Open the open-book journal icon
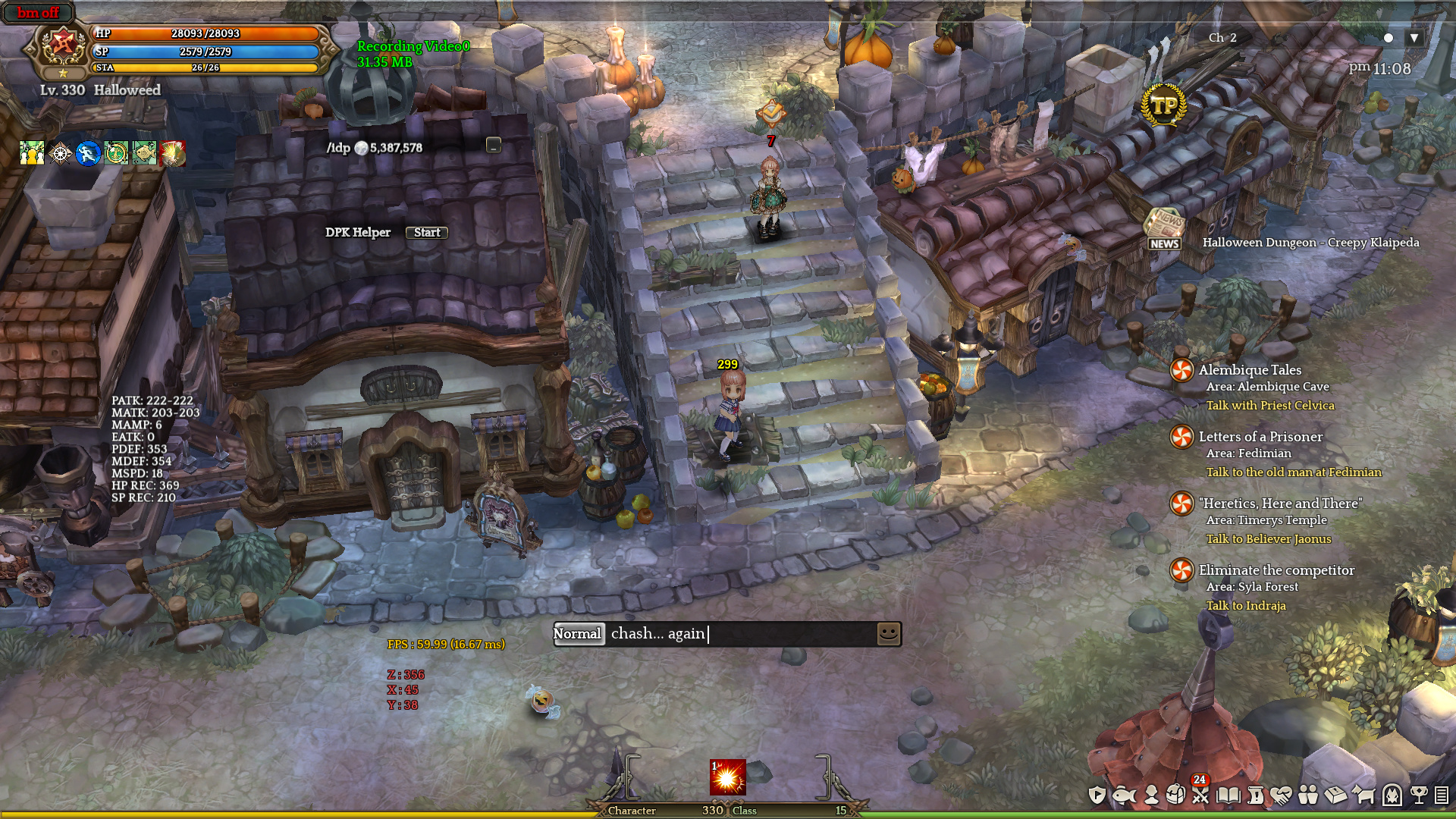This screenshot has width=1456, height=819. [1228, 795]
